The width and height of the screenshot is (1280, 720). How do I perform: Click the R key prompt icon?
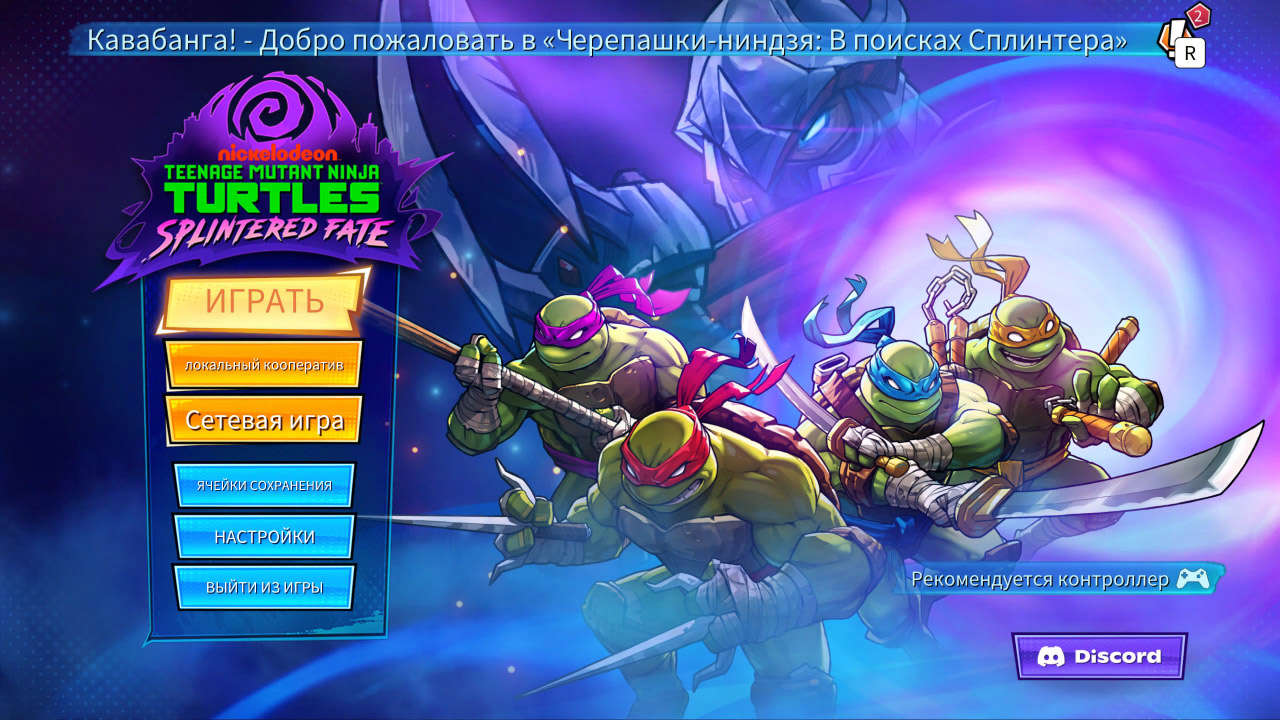pos(1188,52)
